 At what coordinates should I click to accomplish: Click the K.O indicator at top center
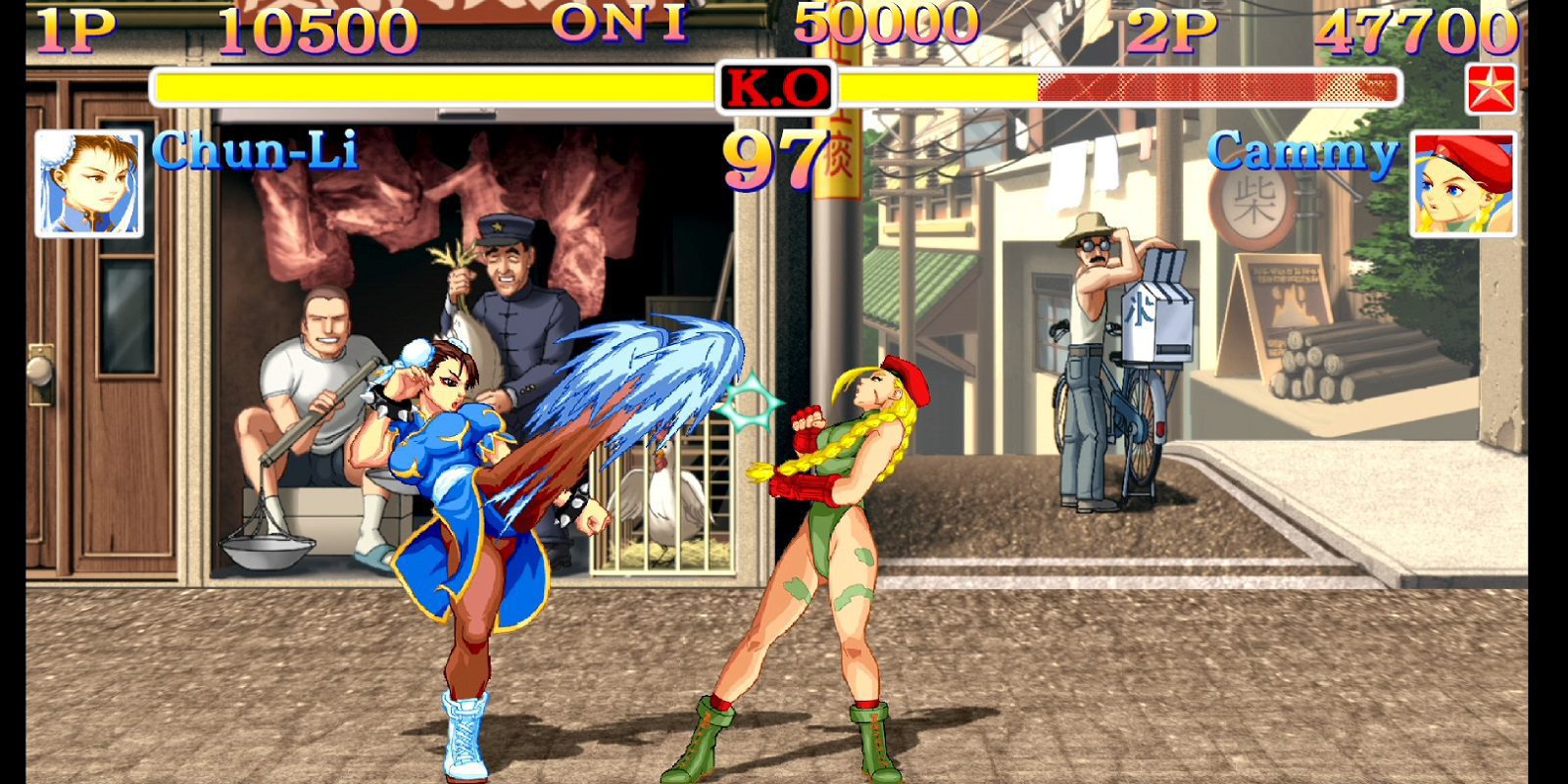click(x=774, y=88)
